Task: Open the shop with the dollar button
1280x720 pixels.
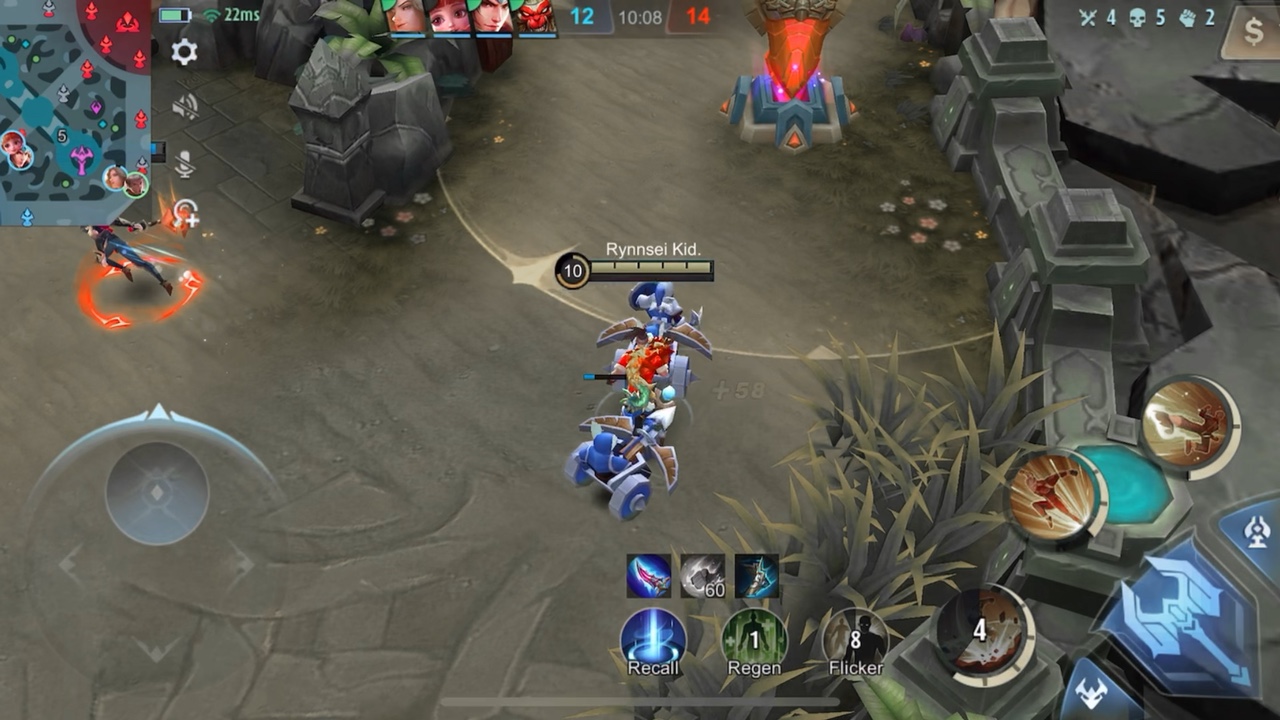Action: [1254, 33]
